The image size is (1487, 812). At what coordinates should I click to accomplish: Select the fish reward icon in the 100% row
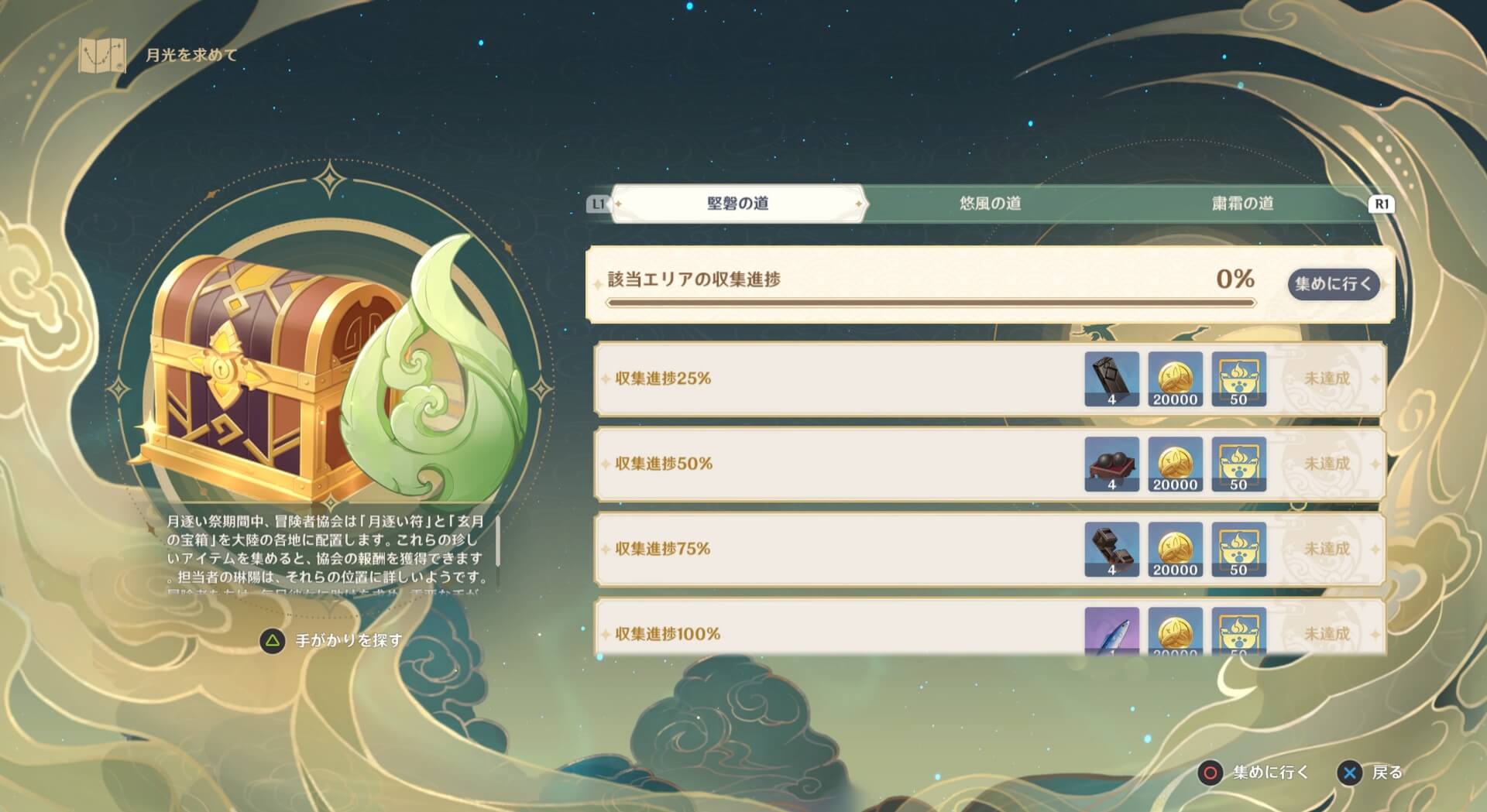(x=1111, y=633)
